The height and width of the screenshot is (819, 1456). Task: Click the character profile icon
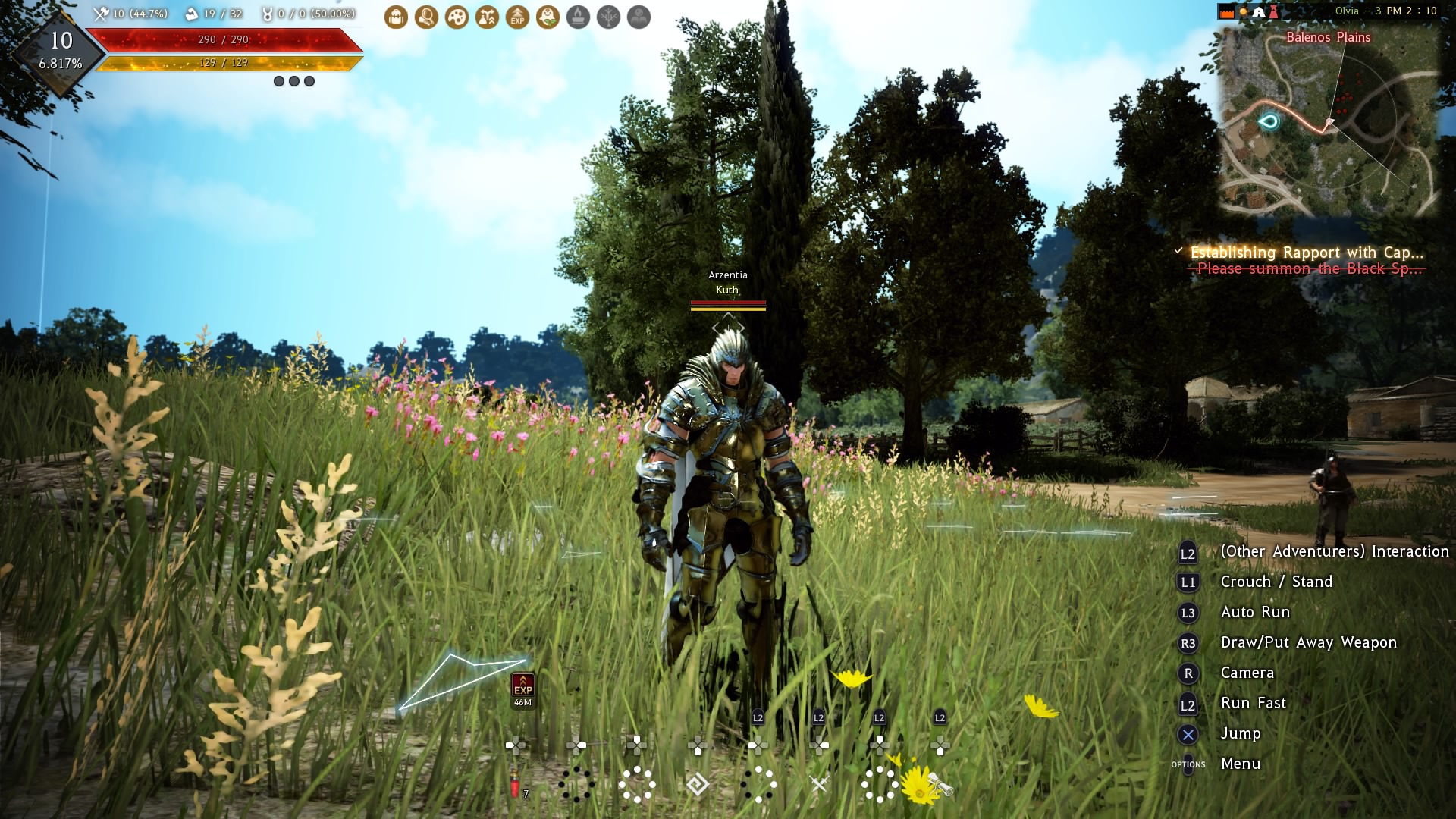pyautogui.click(x=638, y=17)
